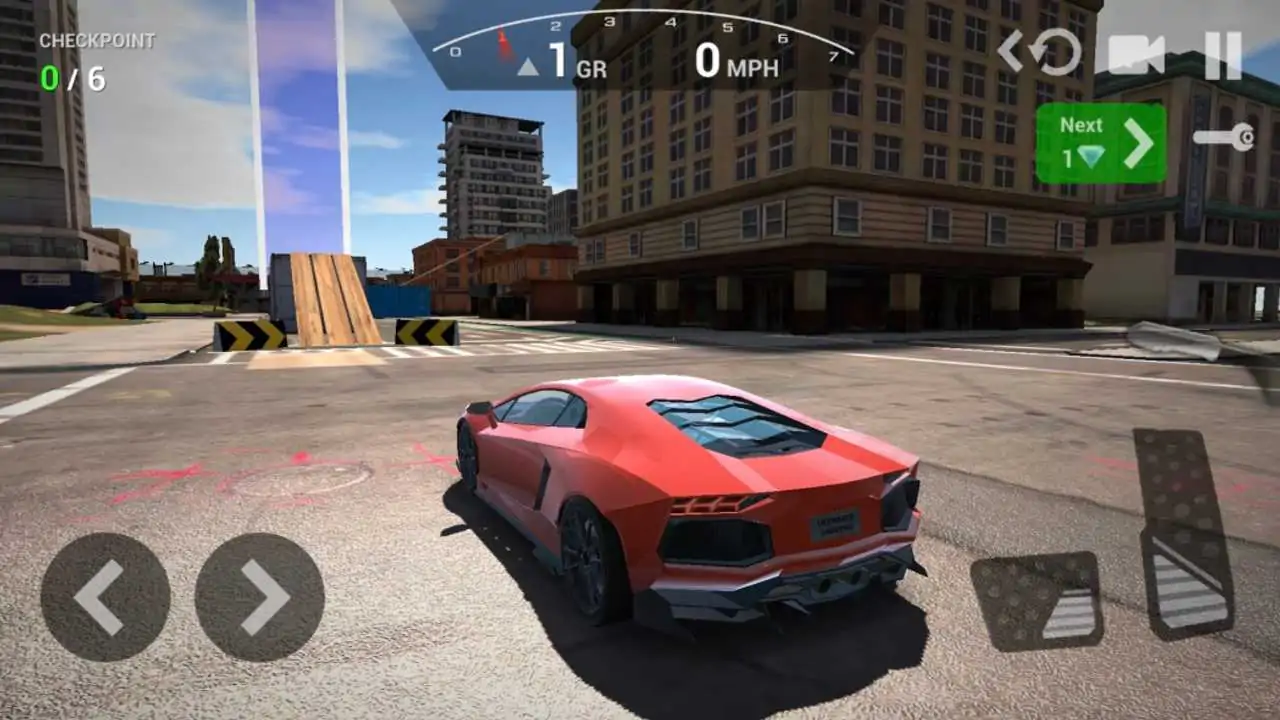
Task: Steer right with the right arrow button
Action: pos(259,597)
